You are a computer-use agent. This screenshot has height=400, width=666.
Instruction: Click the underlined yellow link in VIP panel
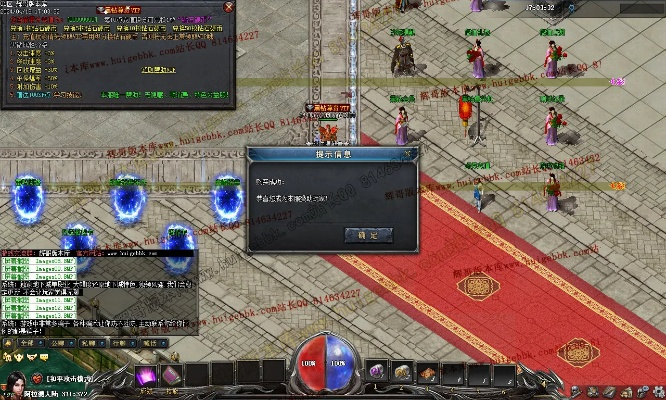[x=160, y=69]
